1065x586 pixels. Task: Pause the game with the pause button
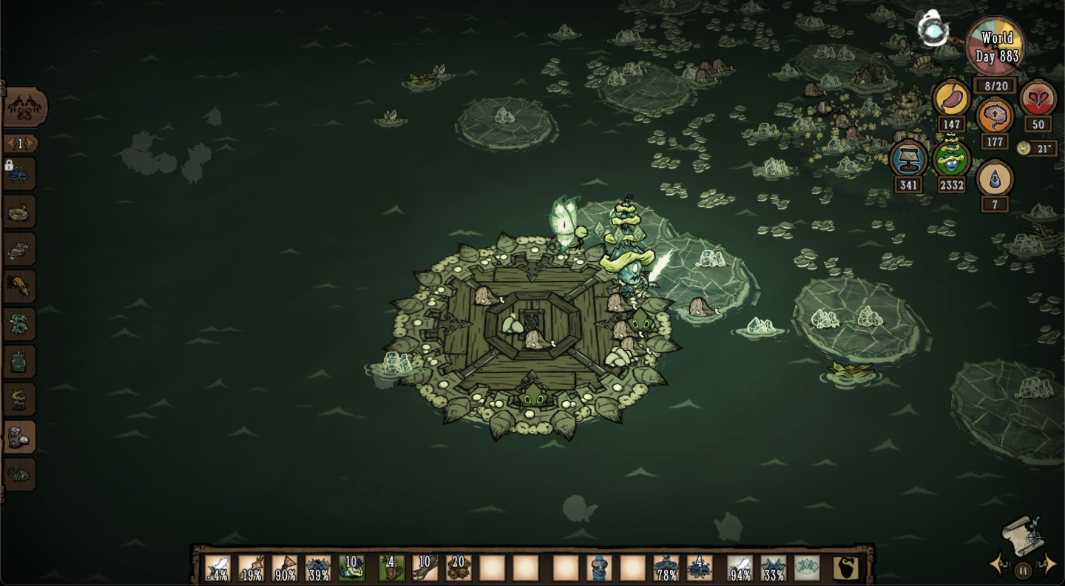tap(1023, 571)
